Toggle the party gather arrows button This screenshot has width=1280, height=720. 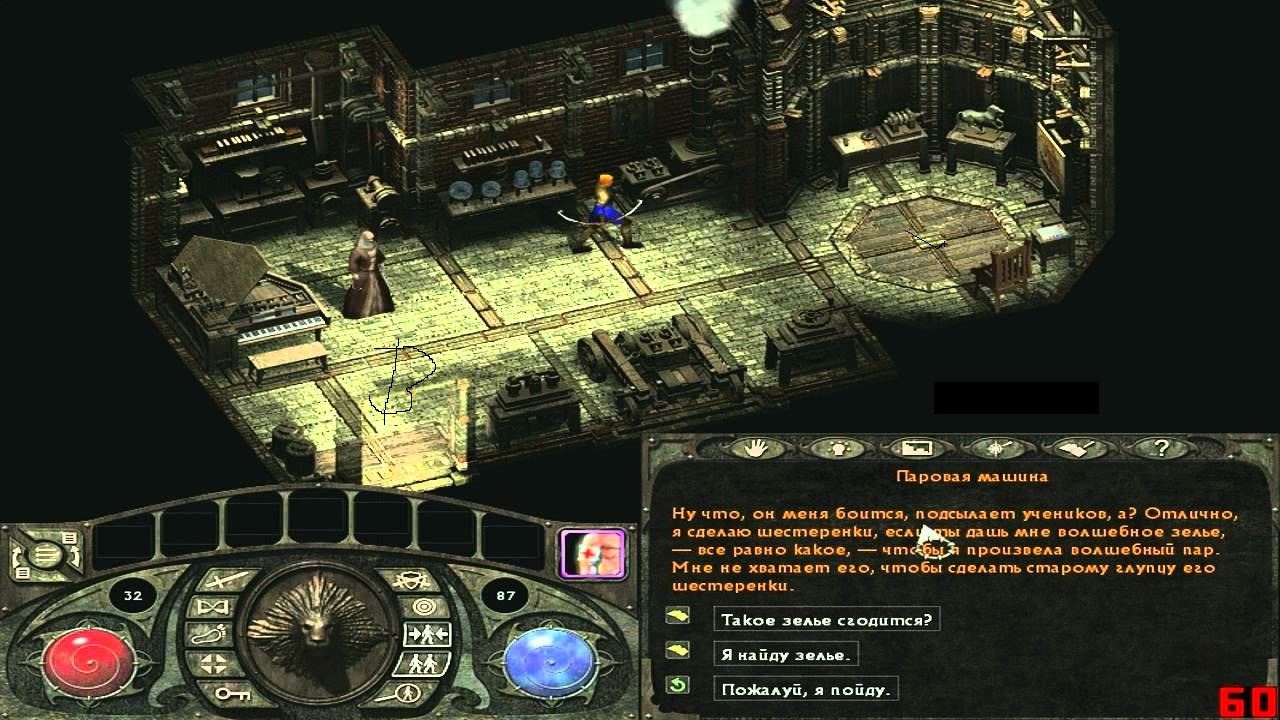point(427,634)
